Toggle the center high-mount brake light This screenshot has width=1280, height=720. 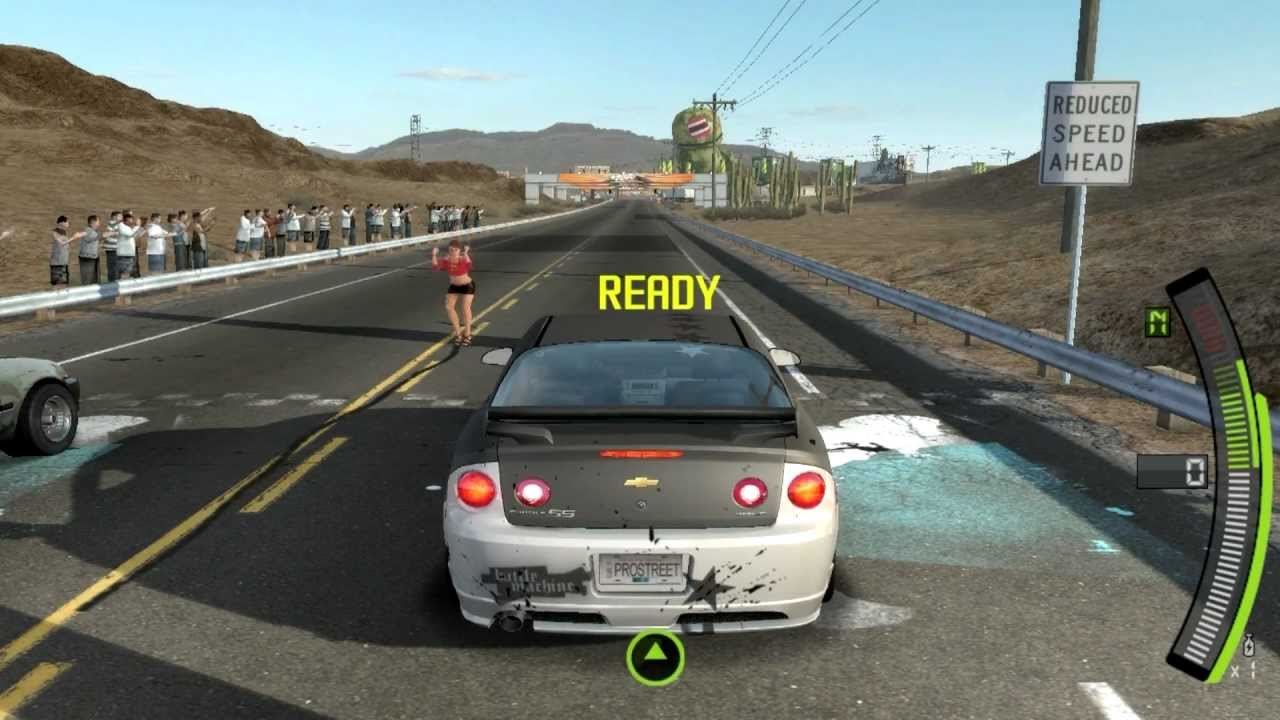(640, 453)
